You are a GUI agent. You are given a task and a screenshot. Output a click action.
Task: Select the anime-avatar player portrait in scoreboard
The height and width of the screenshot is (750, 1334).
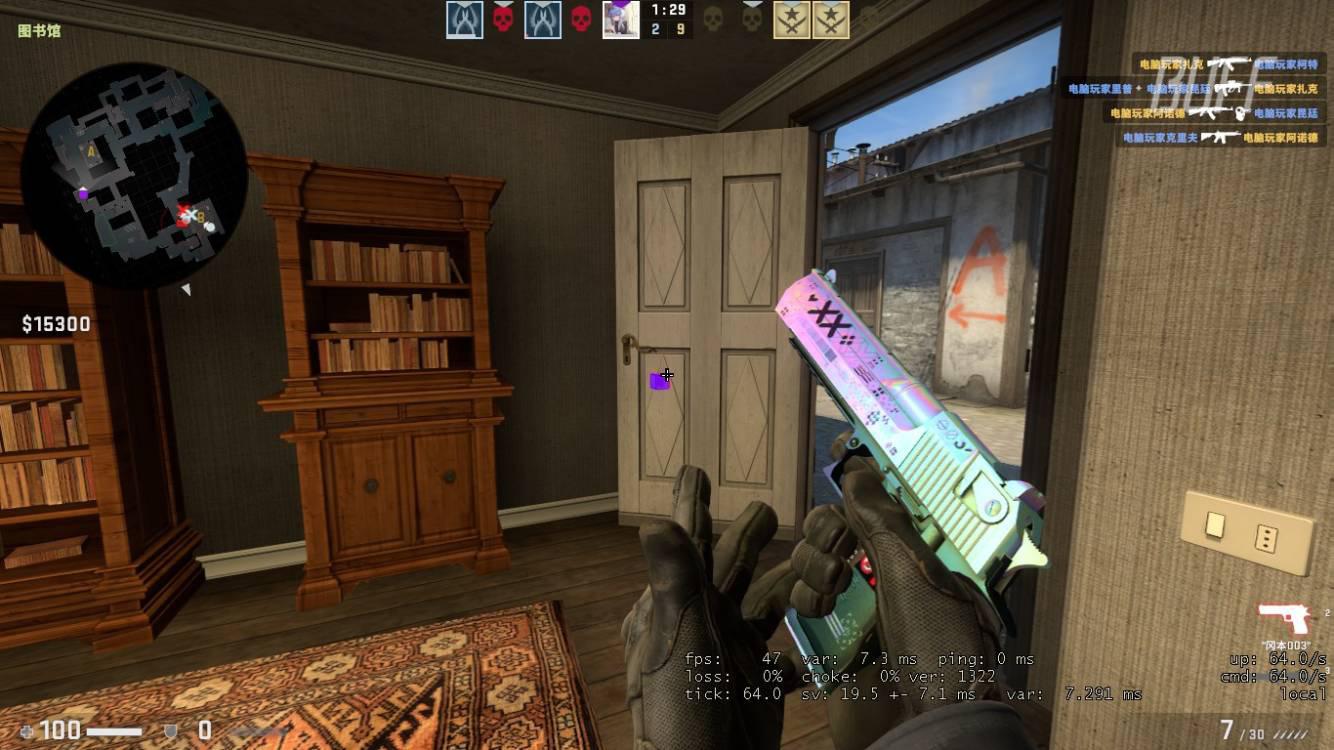[x=620, y=20]
